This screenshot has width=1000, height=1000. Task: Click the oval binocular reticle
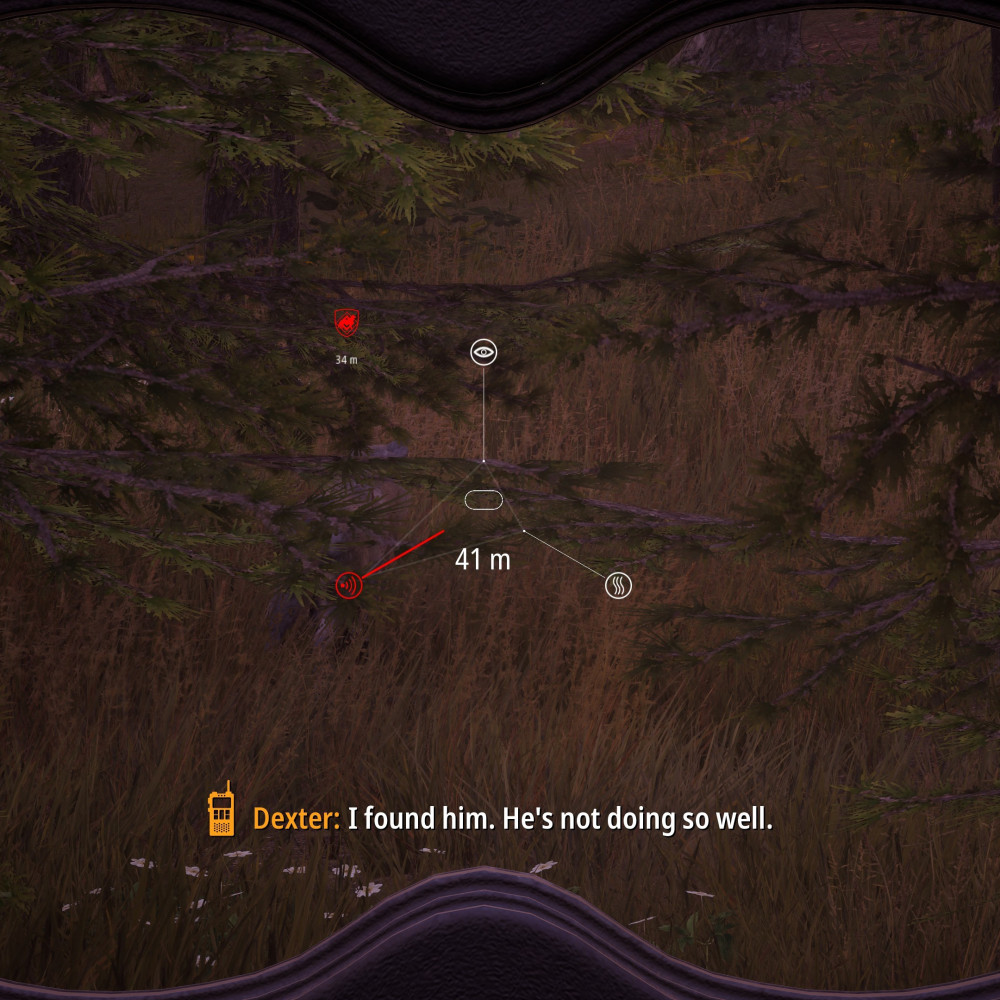point(484,500)
